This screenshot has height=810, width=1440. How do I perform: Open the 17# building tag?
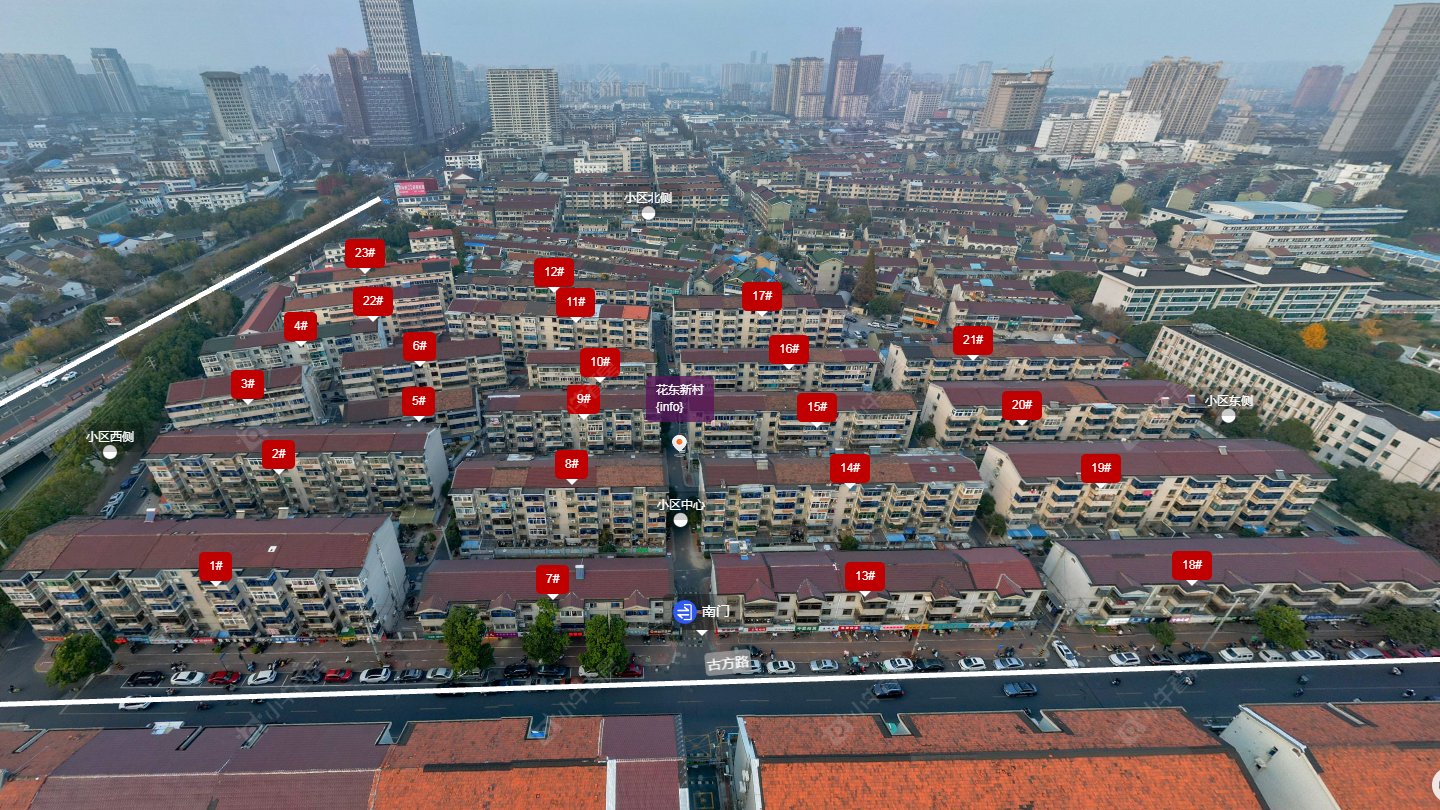[761, 296]
